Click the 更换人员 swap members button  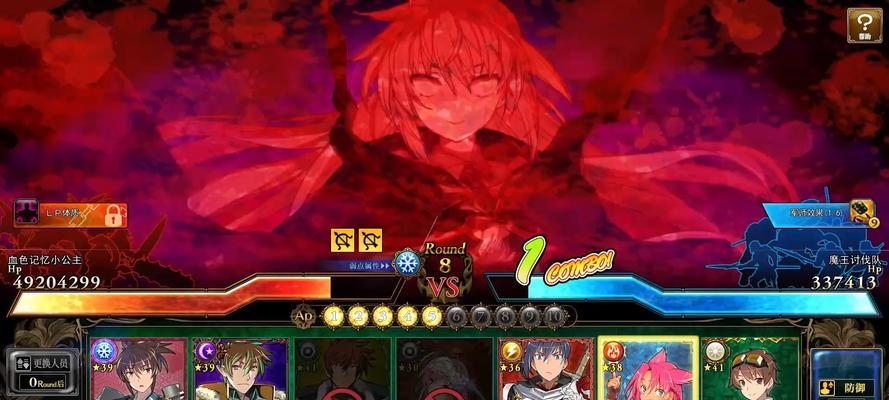(x=41, y=369)
